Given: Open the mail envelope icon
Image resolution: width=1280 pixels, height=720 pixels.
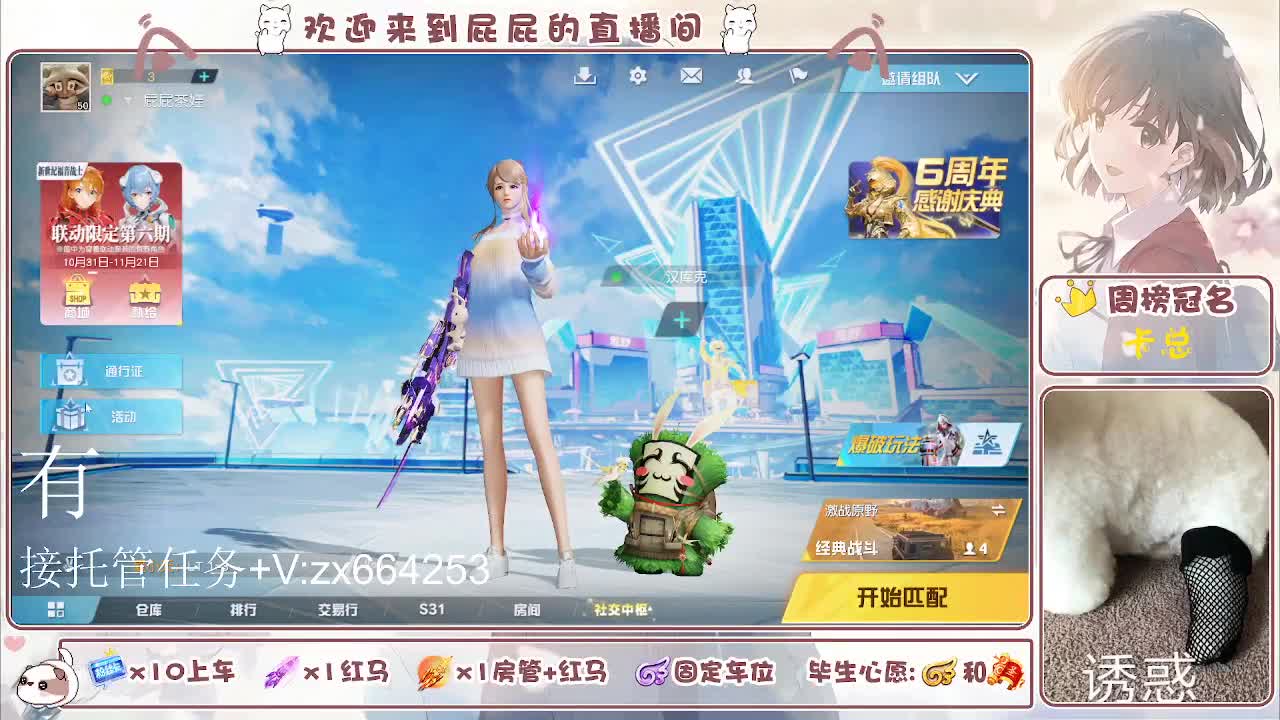Looking at the screenshot, I should [x=691, y=76].
